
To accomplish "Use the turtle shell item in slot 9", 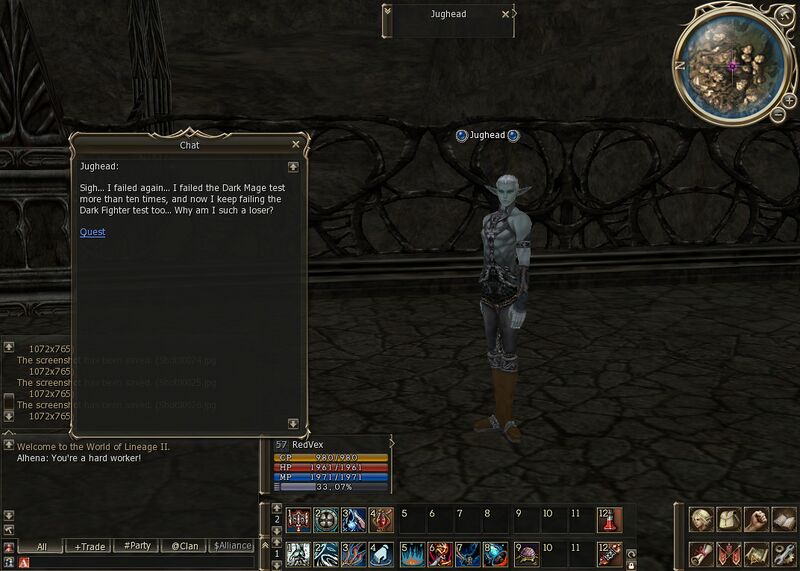I will 526,553.
